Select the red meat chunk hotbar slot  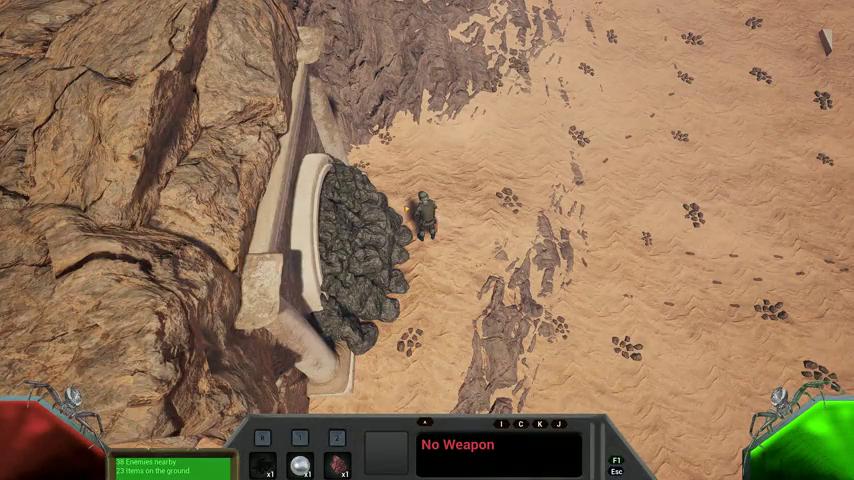pyautogui.click(x=337, y=465)
